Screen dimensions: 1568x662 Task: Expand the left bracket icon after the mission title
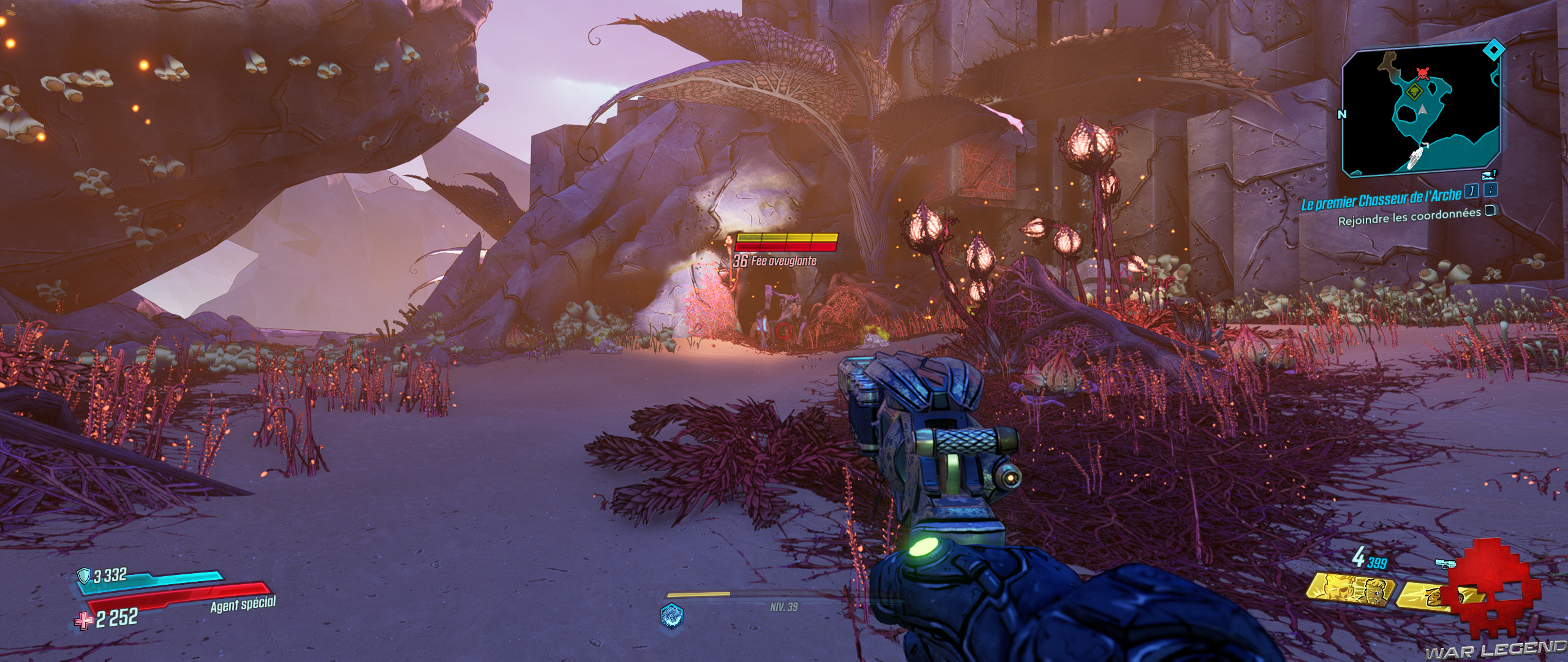click(1472, 192)
